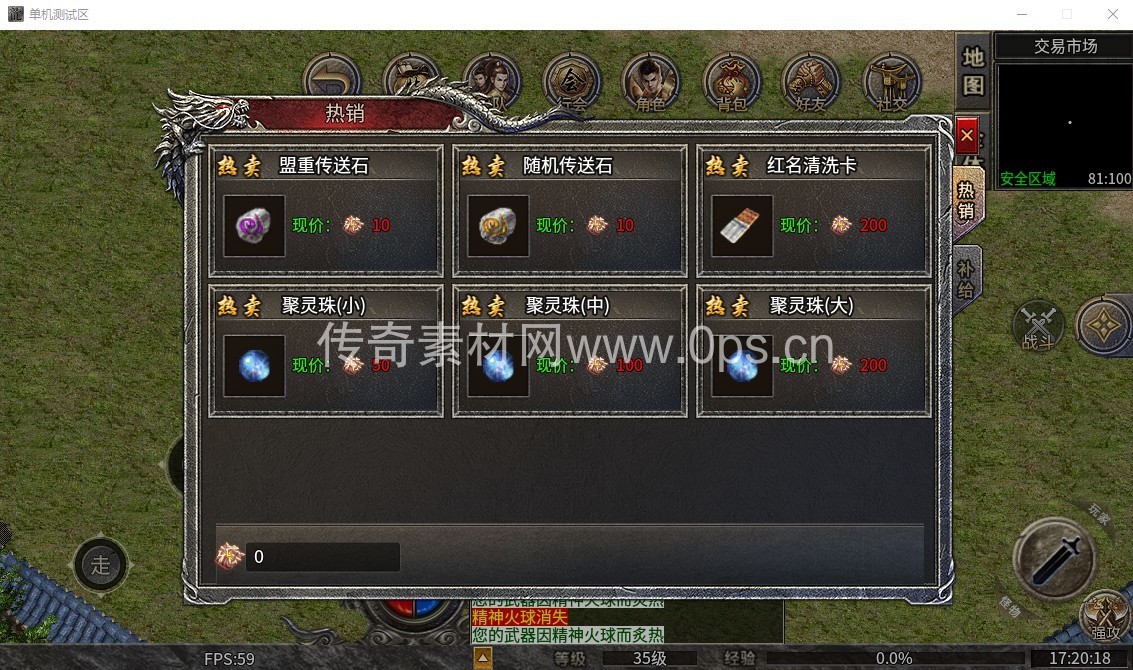The height and width of the screenshot is (670, 1133).
Task: Minimize the game window
Action: 1021,14
